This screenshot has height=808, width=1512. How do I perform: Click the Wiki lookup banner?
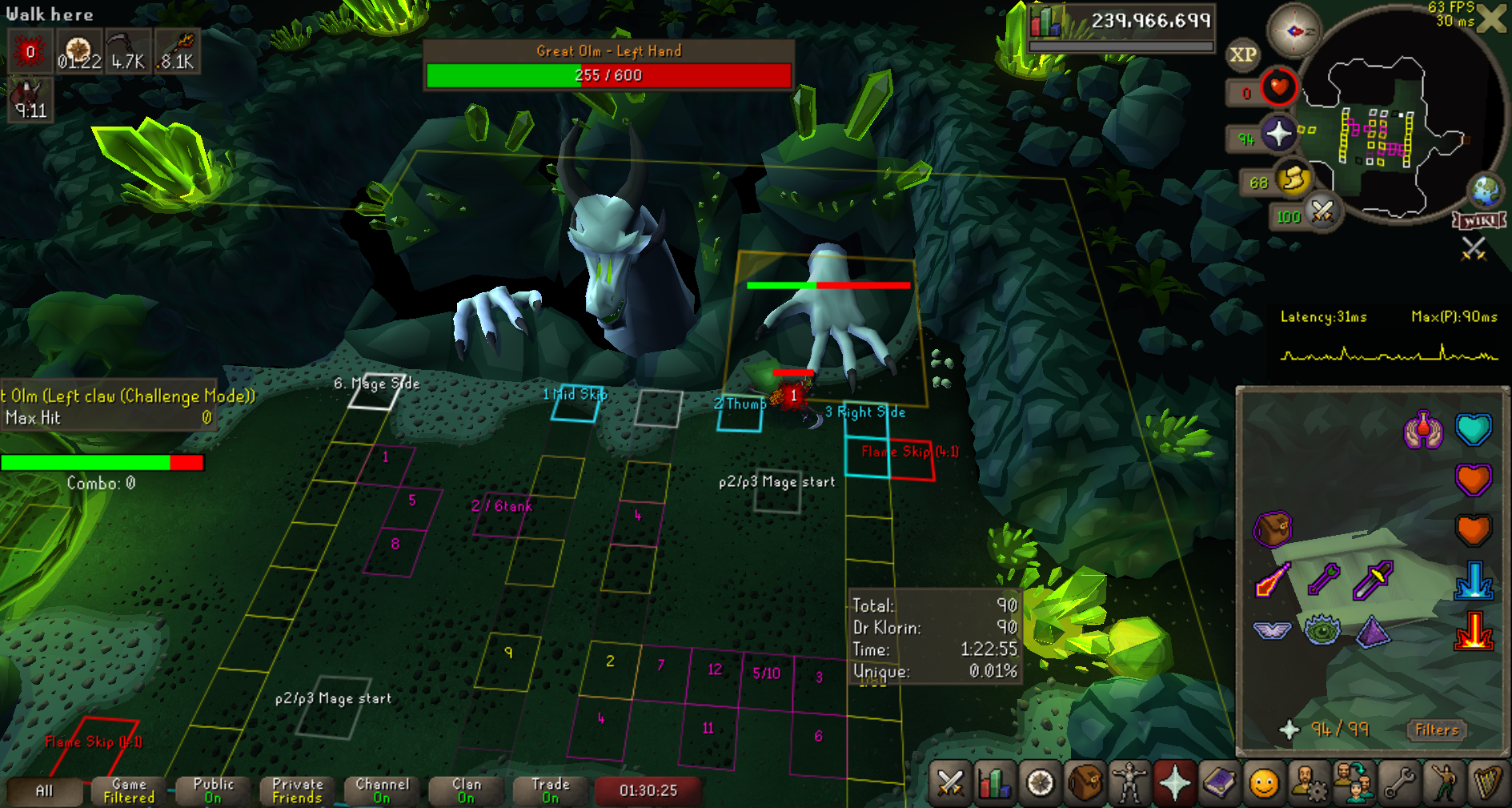(1479, 221)
